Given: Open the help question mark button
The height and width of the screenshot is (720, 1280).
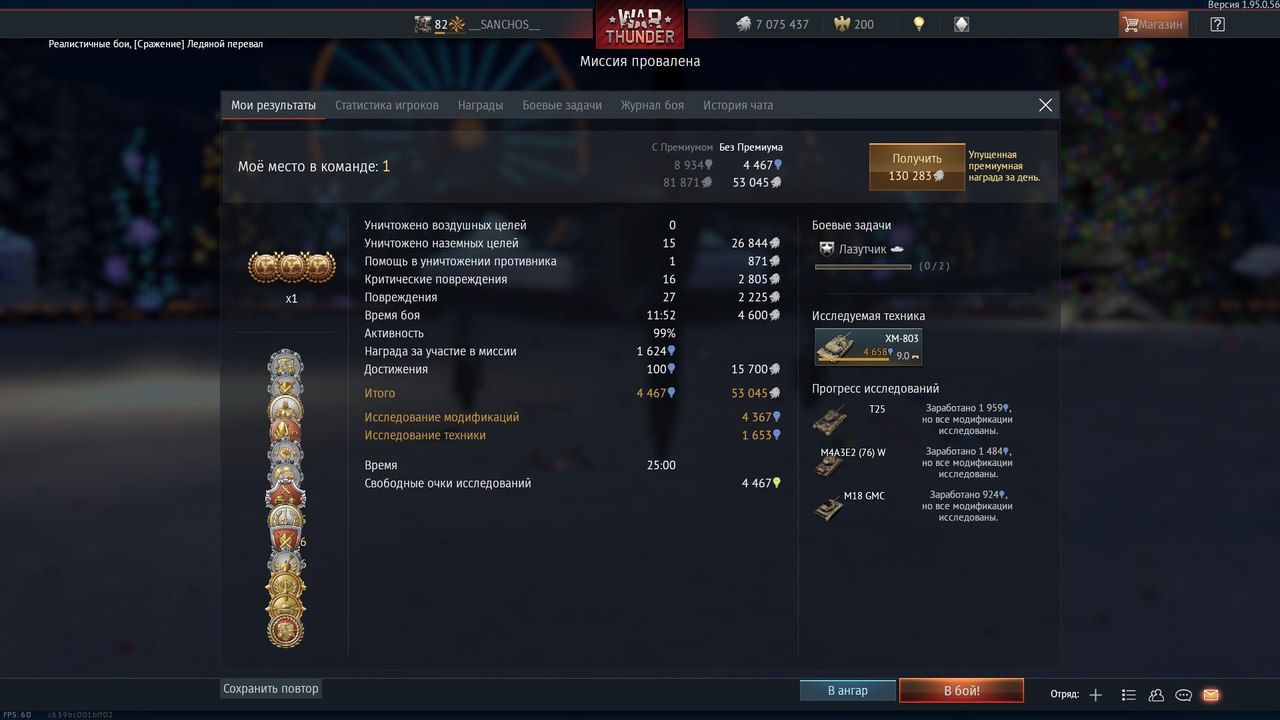Looking at the screenshot, I should [x=1217, y=24].
